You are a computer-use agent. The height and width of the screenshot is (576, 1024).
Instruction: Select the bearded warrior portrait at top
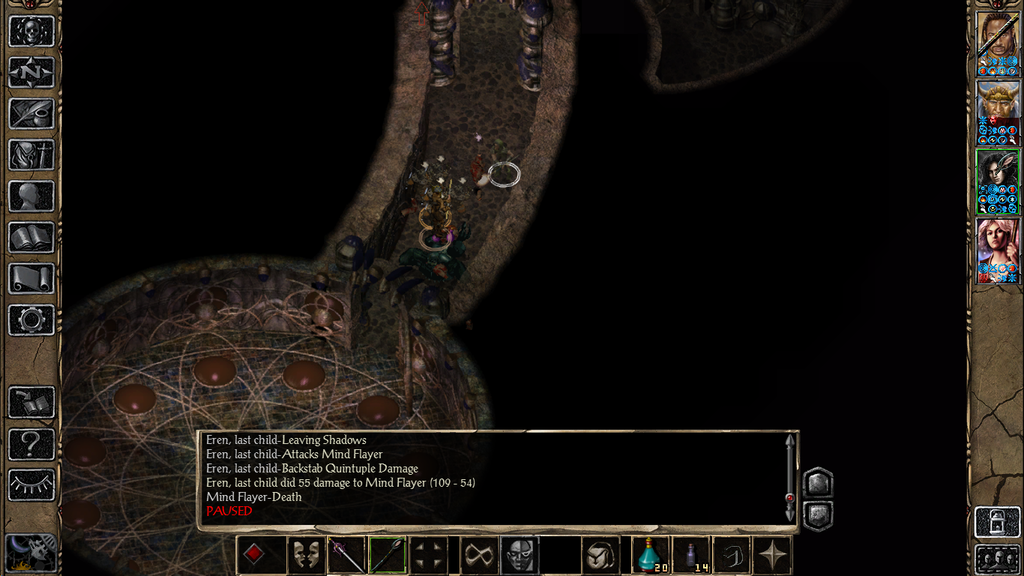click(997, 43)
